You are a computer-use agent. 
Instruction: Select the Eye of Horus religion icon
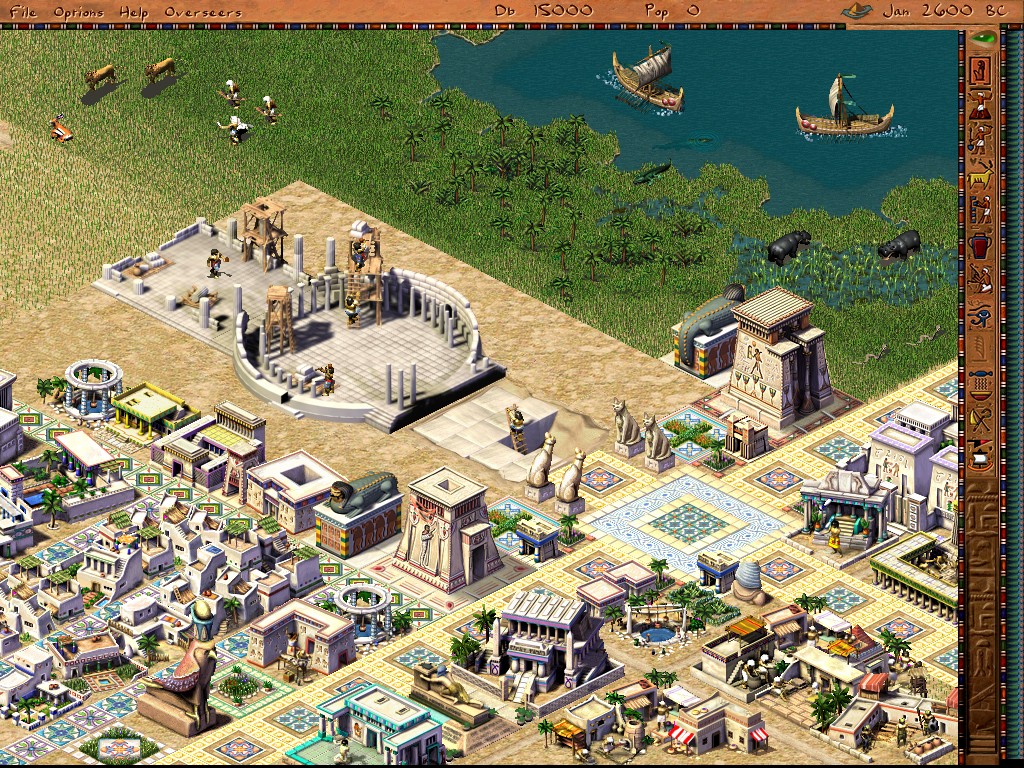tap(982, 318)
